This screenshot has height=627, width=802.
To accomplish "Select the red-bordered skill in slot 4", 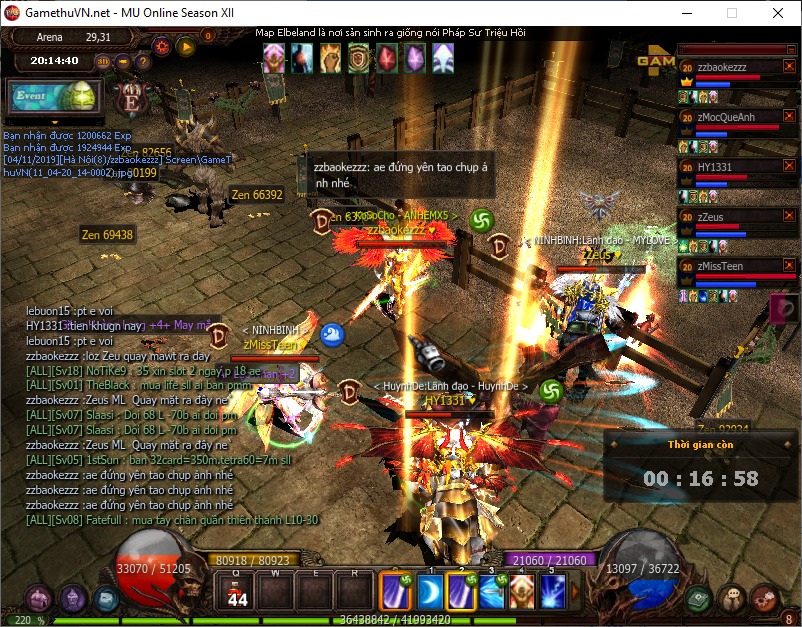I will pos(522,592).
